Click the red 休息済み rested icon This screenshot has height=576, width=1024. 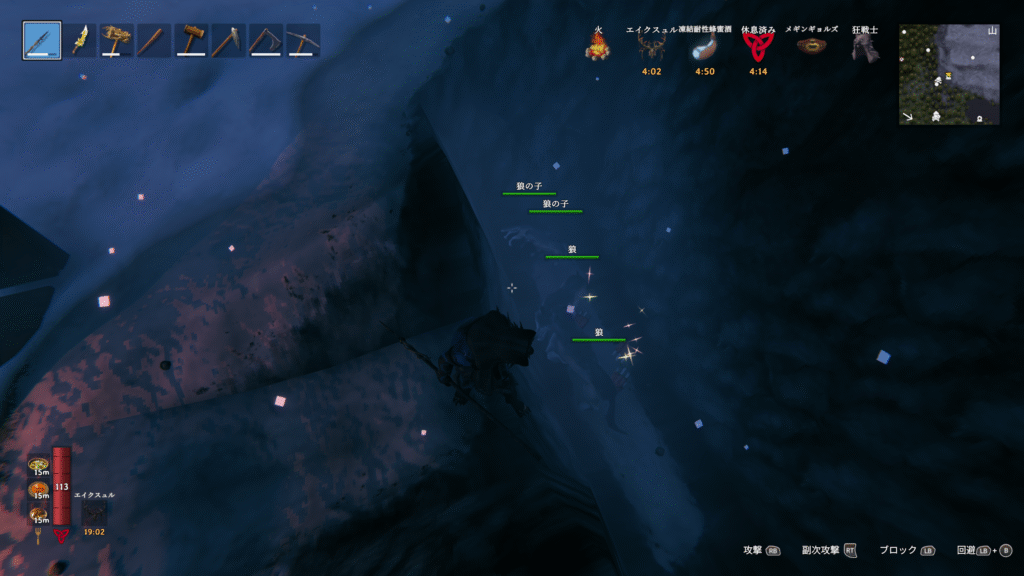click(758, 46)
